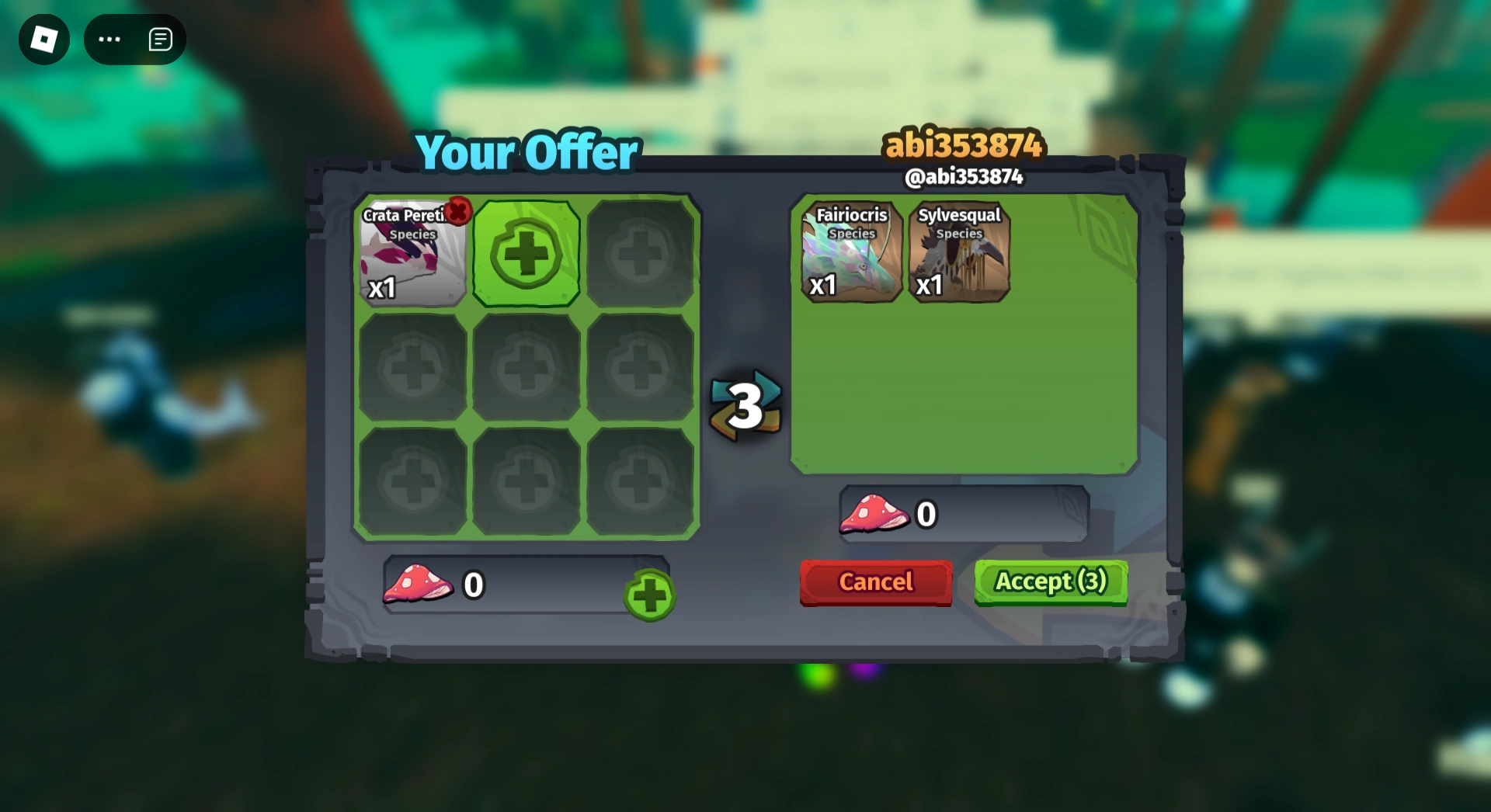Click the green plus beside your mushroom amount
The width and height of the screenshot is (1491, 812).
(649, 596)
